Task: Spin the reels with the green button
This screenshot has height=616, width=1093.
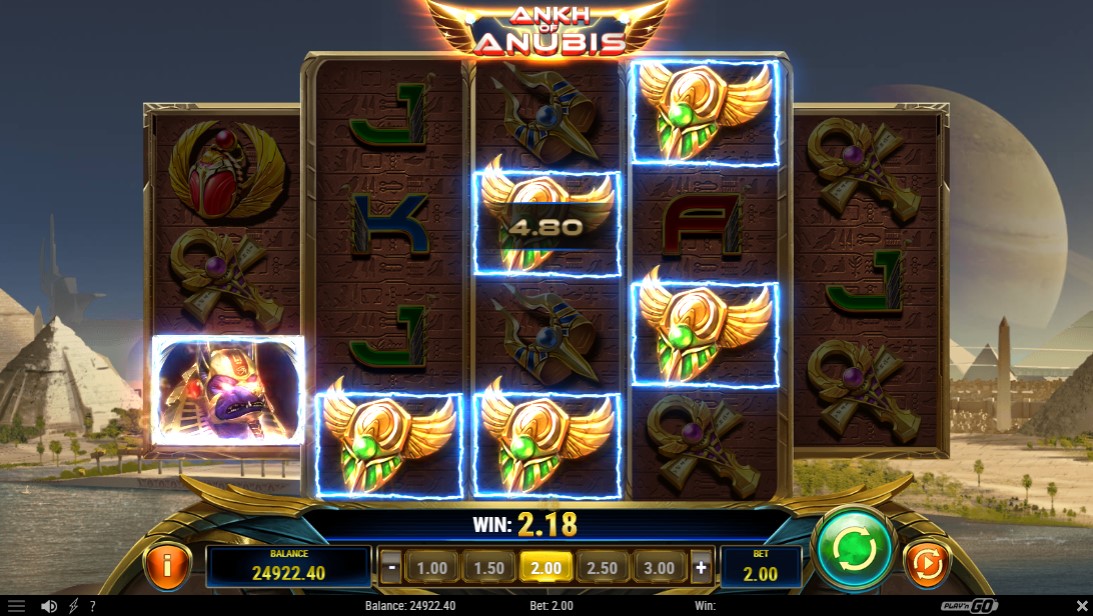Action: point(853,549)
